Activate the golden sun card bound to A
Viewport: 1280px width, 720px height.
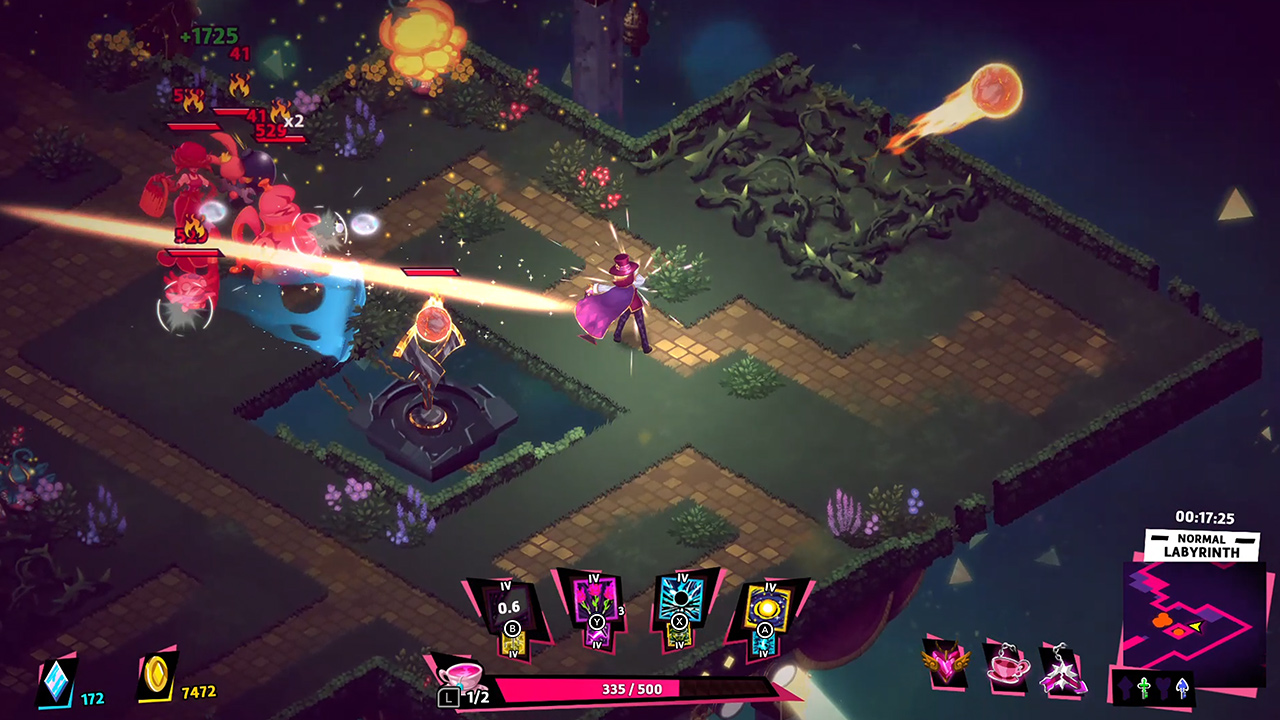coord(768,605)
